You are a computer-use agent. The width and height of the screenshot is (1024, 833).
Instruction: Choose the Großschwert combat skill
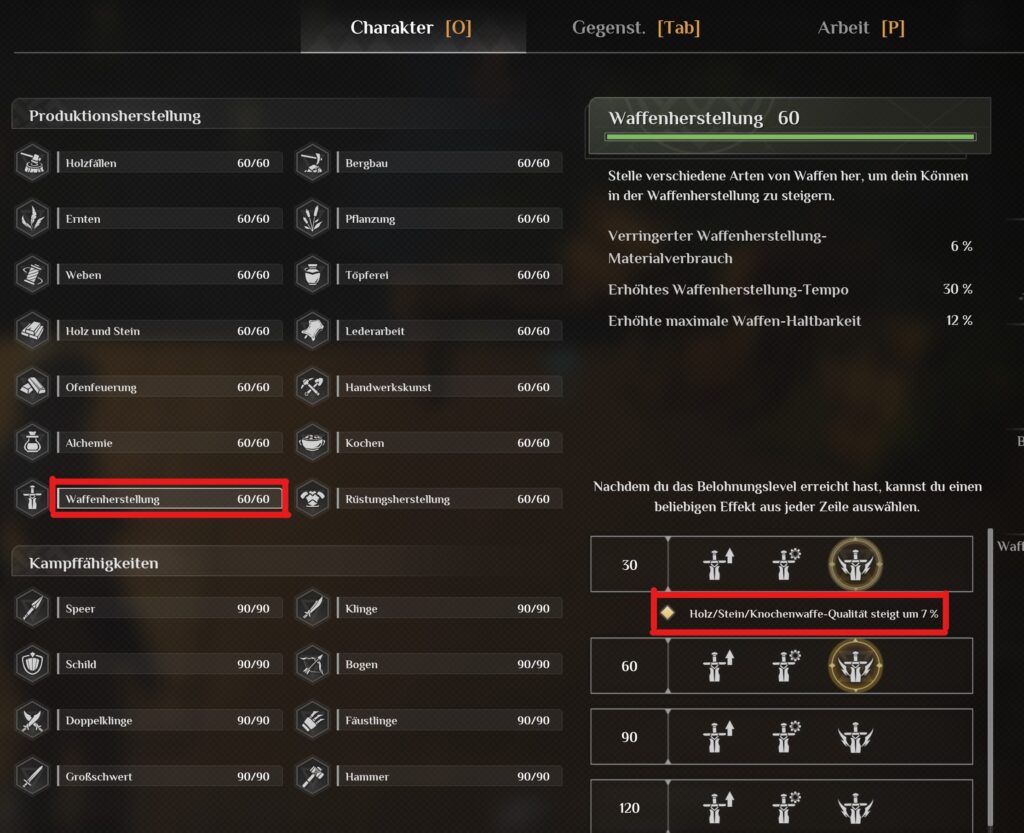pos(166,777)
